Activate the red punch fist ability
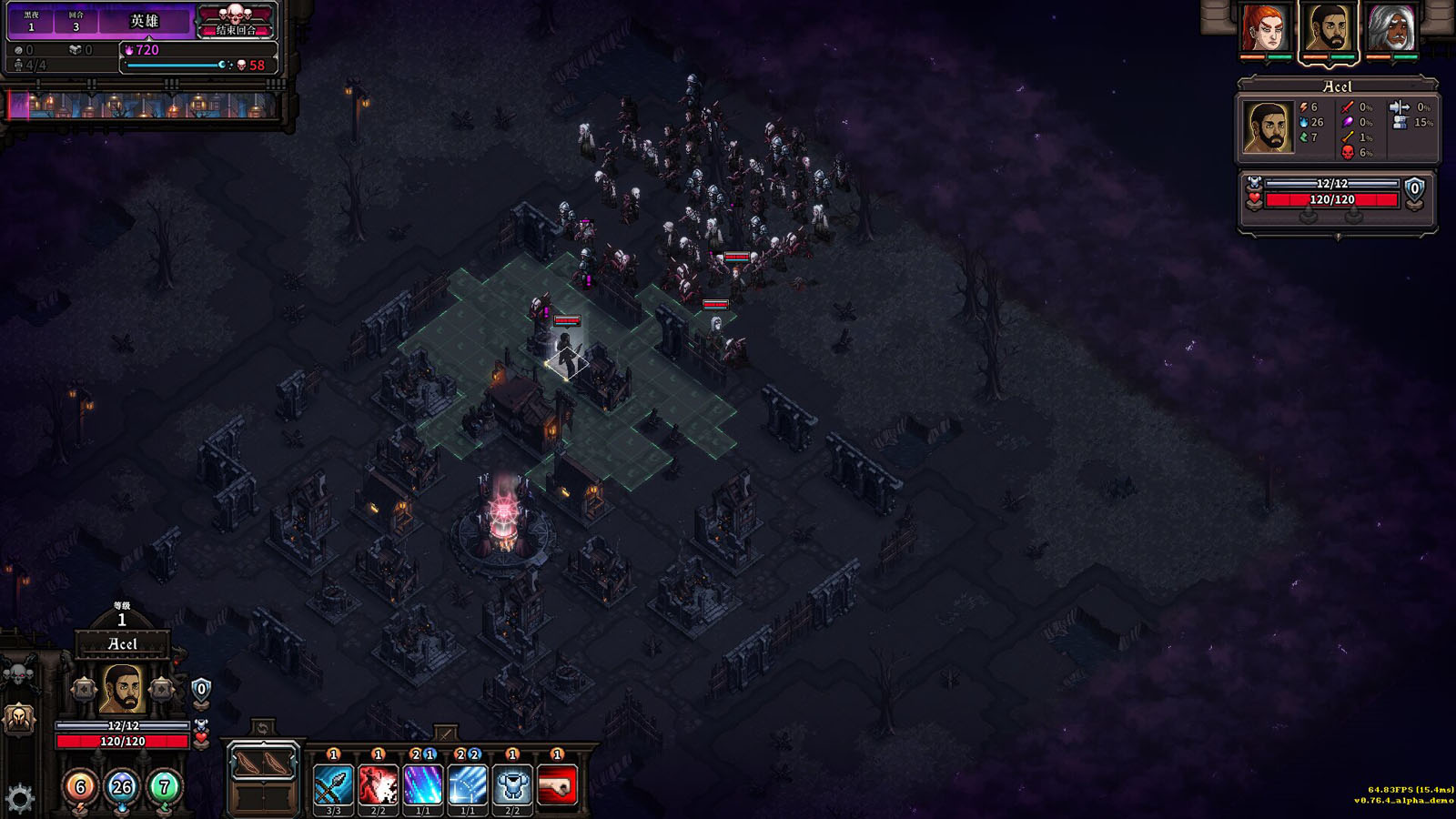Screen dimensions: 1456x819 coord(557,785)
